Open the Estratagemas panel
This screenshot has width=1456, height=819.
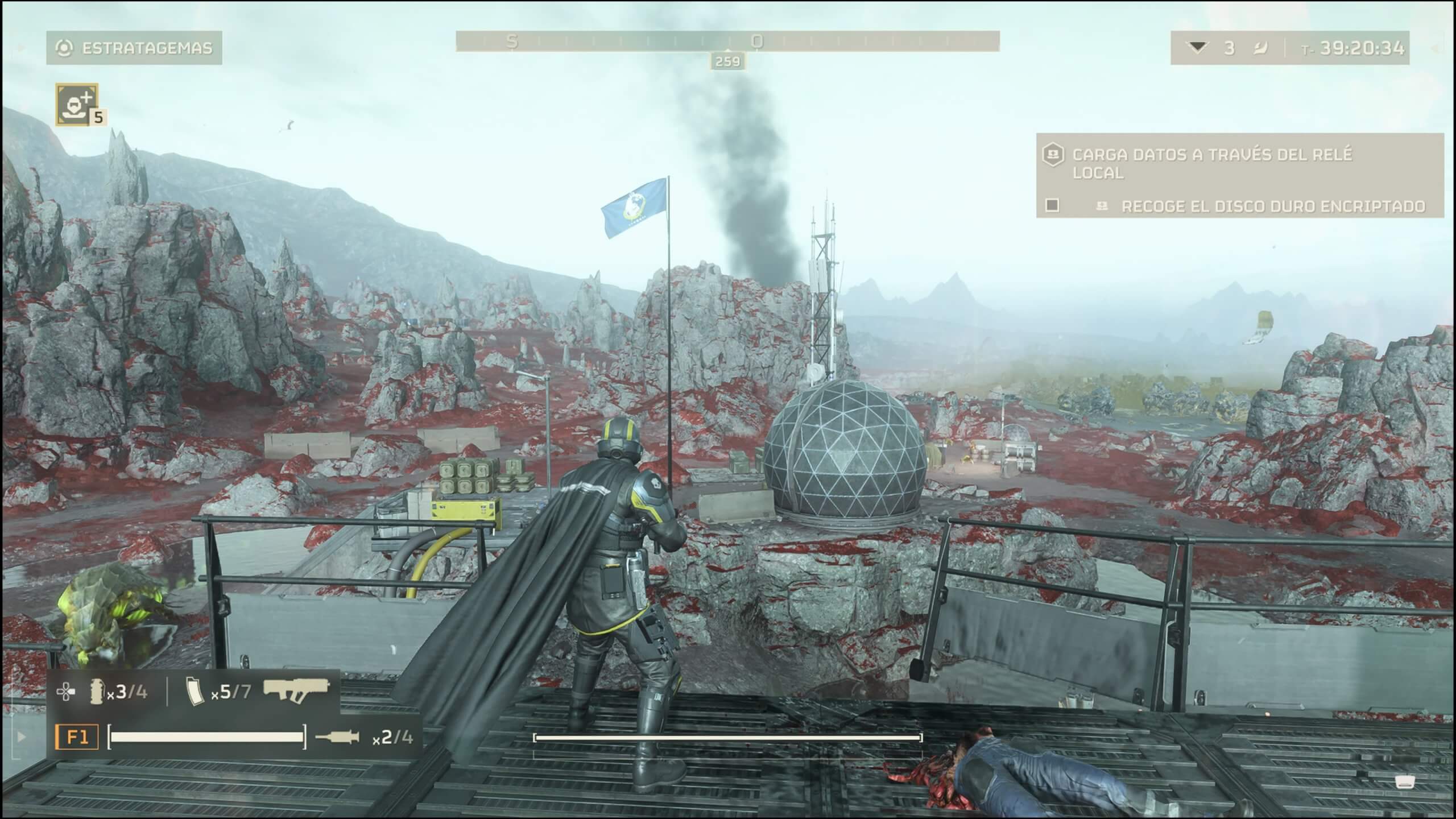coord(134,48)
